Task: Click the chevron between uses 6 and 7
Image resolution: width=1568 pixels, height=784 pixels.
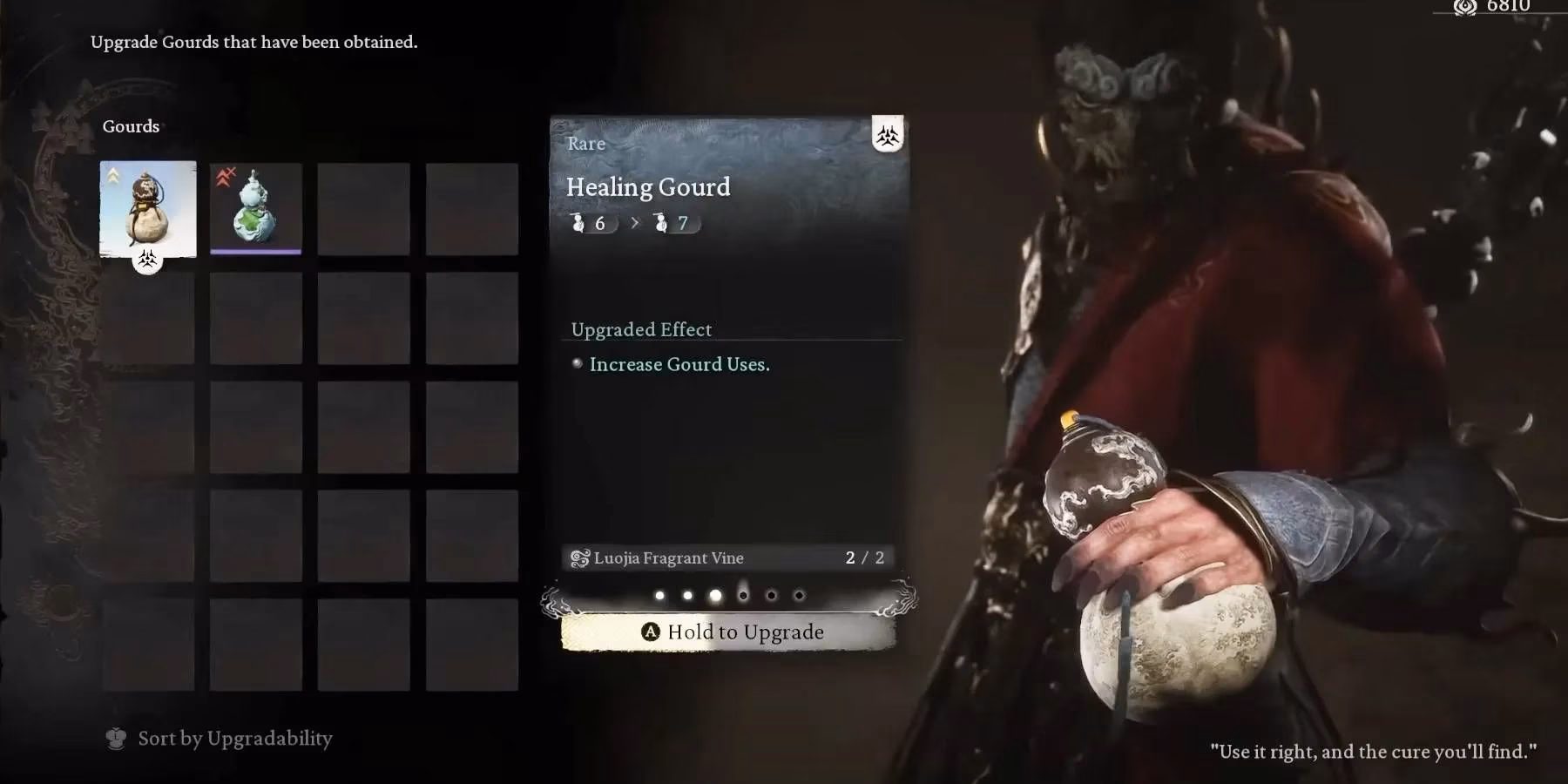Action: [x=633, y=223]
